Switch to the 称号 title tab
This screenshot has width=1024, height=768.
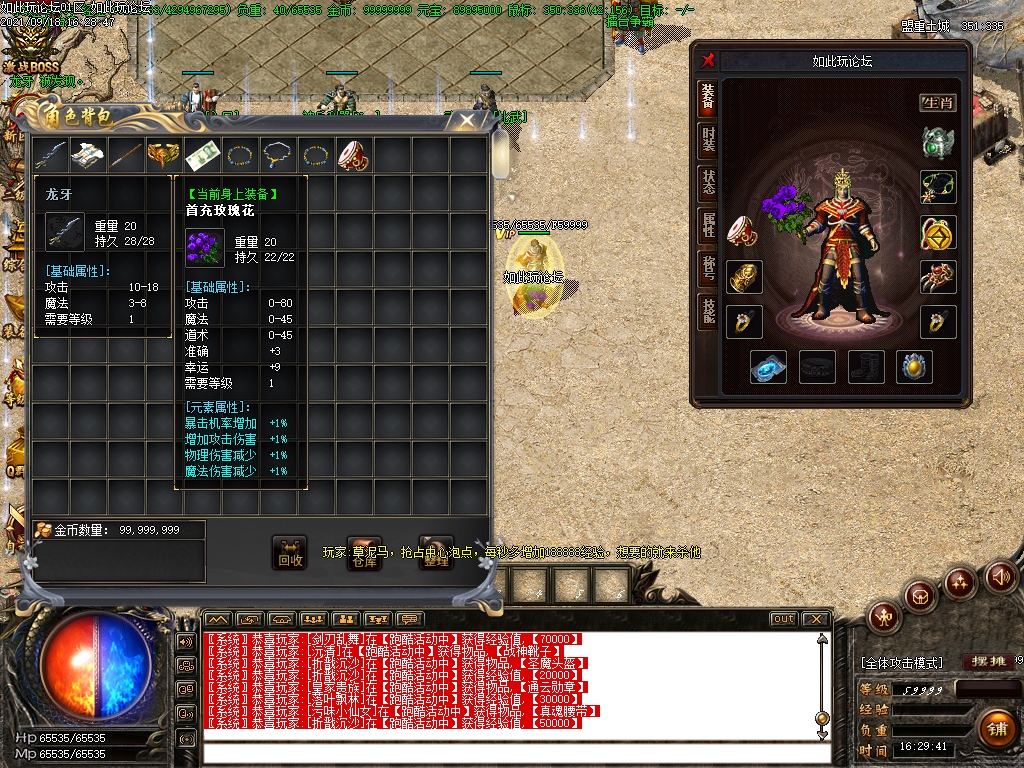pos(708,269)
